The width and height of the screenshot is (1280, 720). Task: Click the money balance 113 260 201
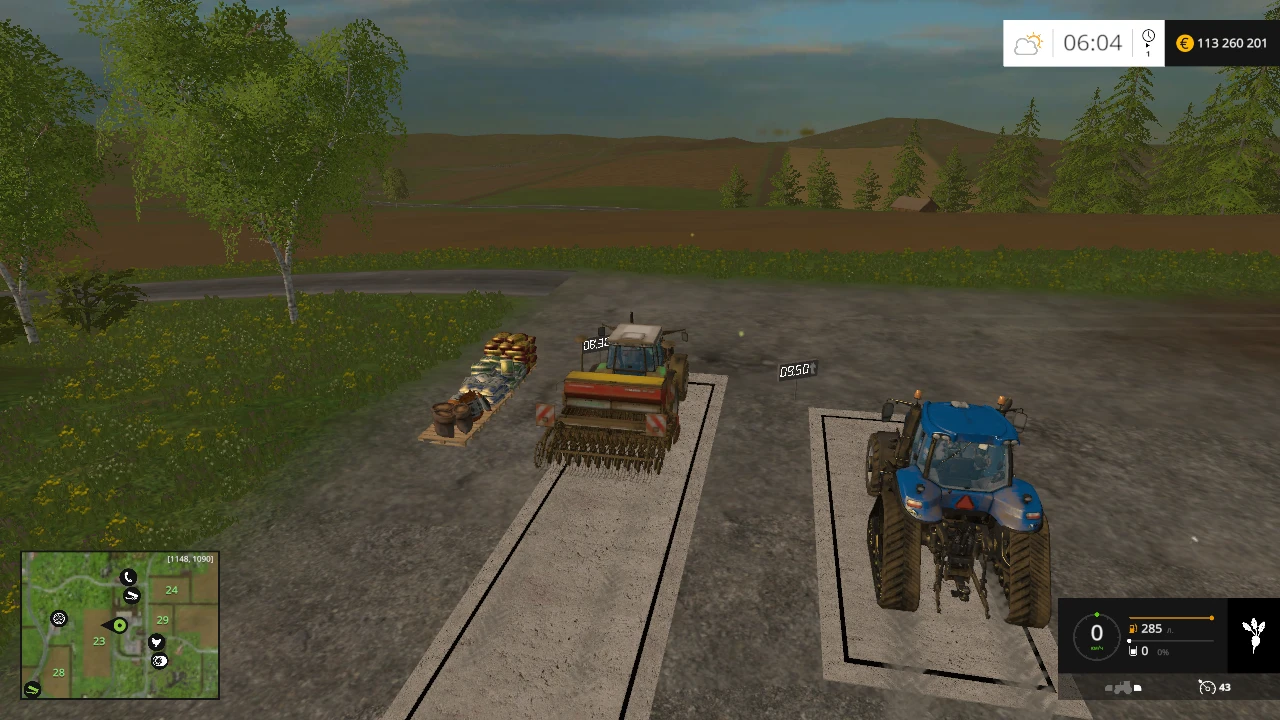tap(1230, 43)
